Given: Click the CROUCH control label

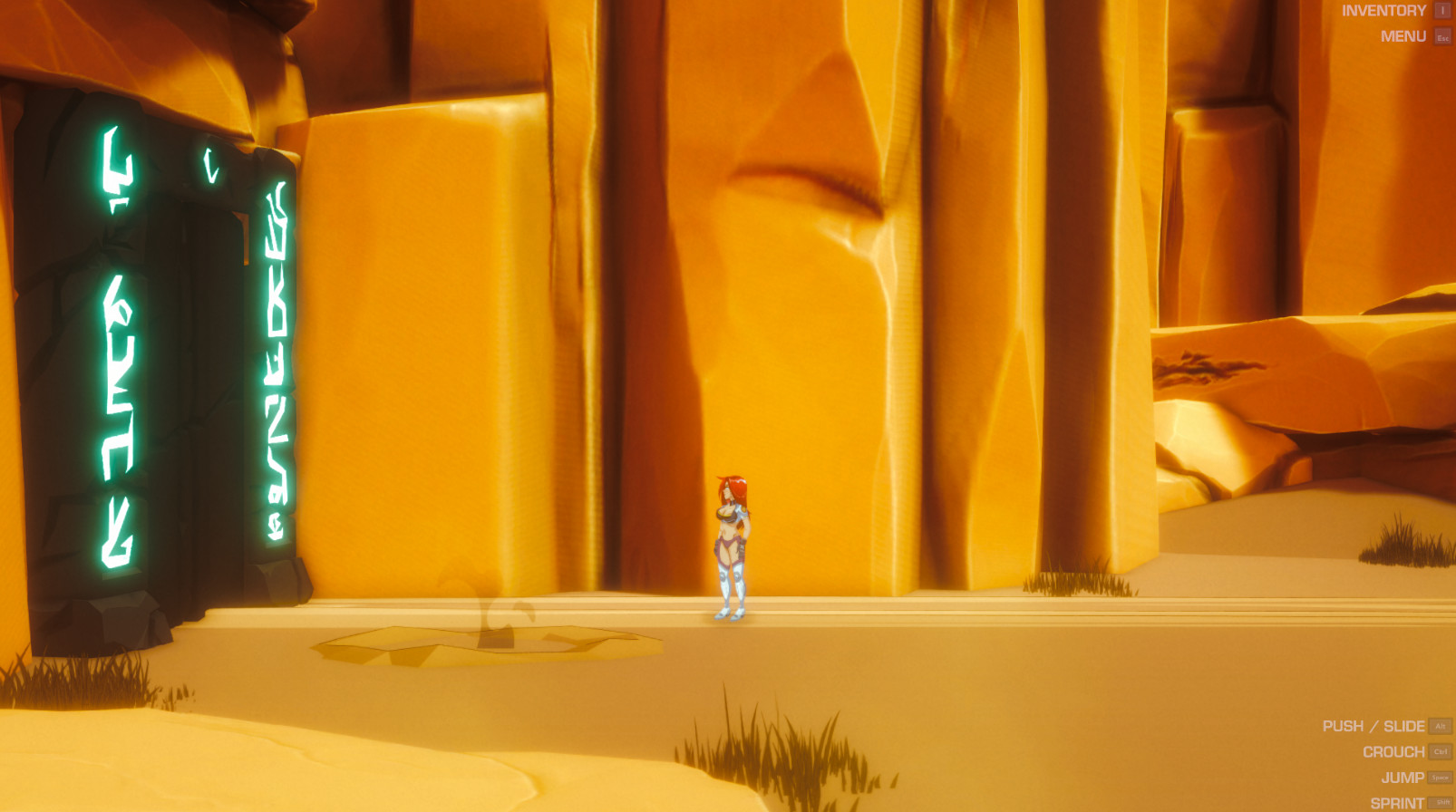Looking at the screenshot, I should pos(1393,751).
